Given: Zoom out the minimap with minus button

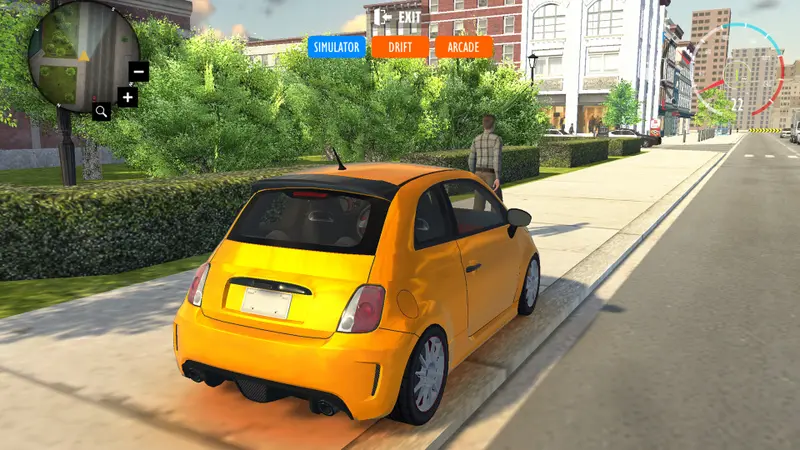Looking at the screenshot, I should click(139, 71).
